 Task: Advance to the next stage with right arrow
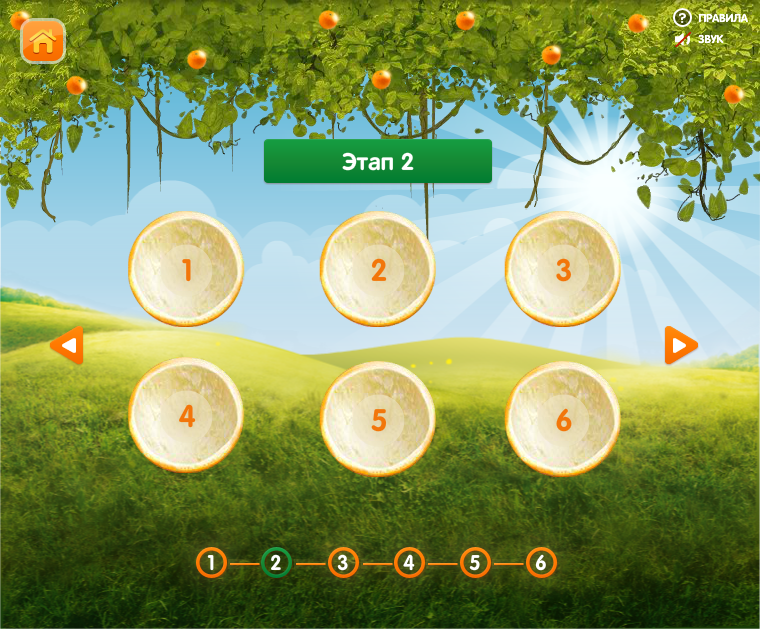(681, 346)
